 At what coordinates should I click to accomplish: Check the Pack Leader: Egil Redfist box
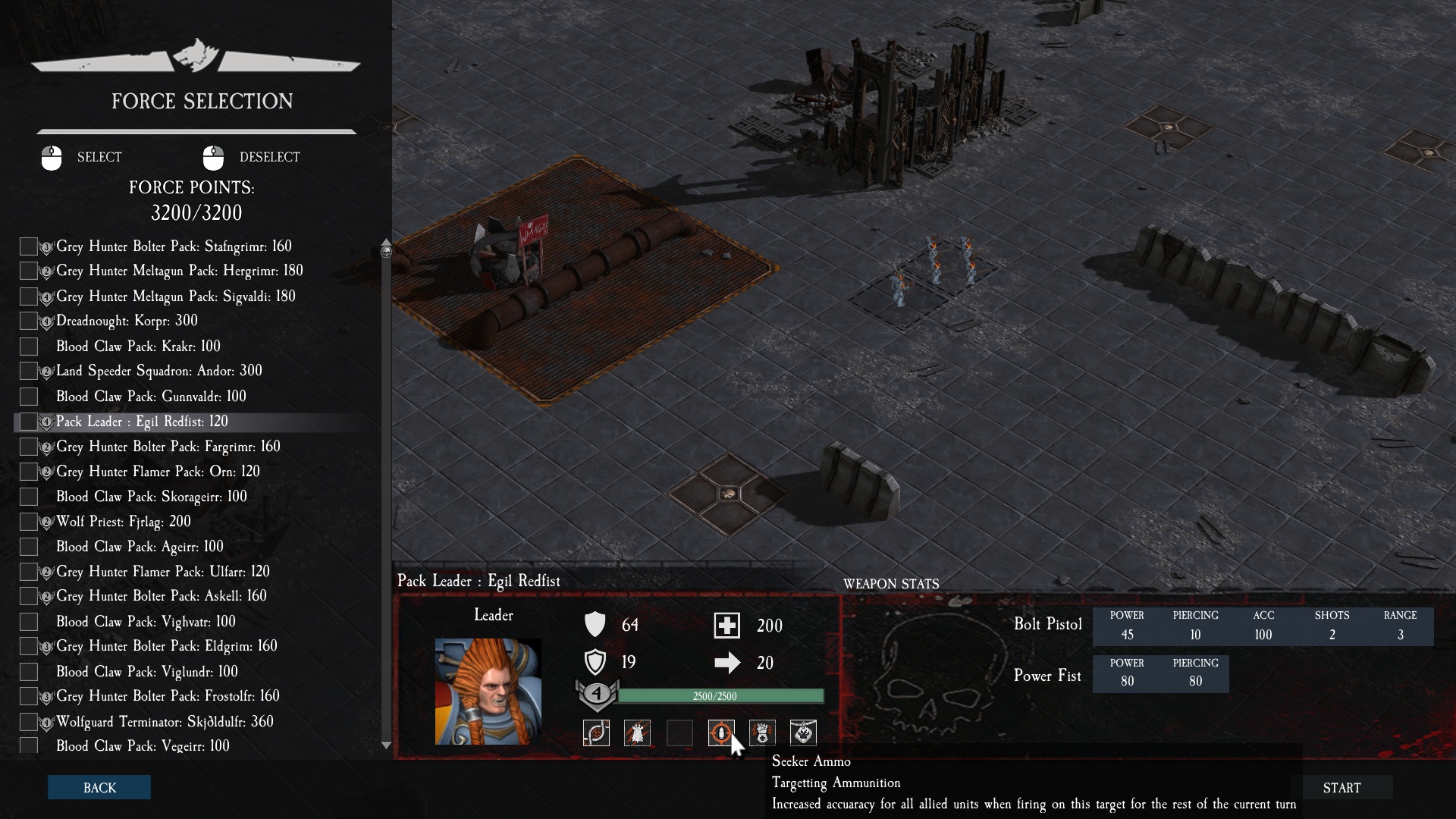click(x=29, y=422)
